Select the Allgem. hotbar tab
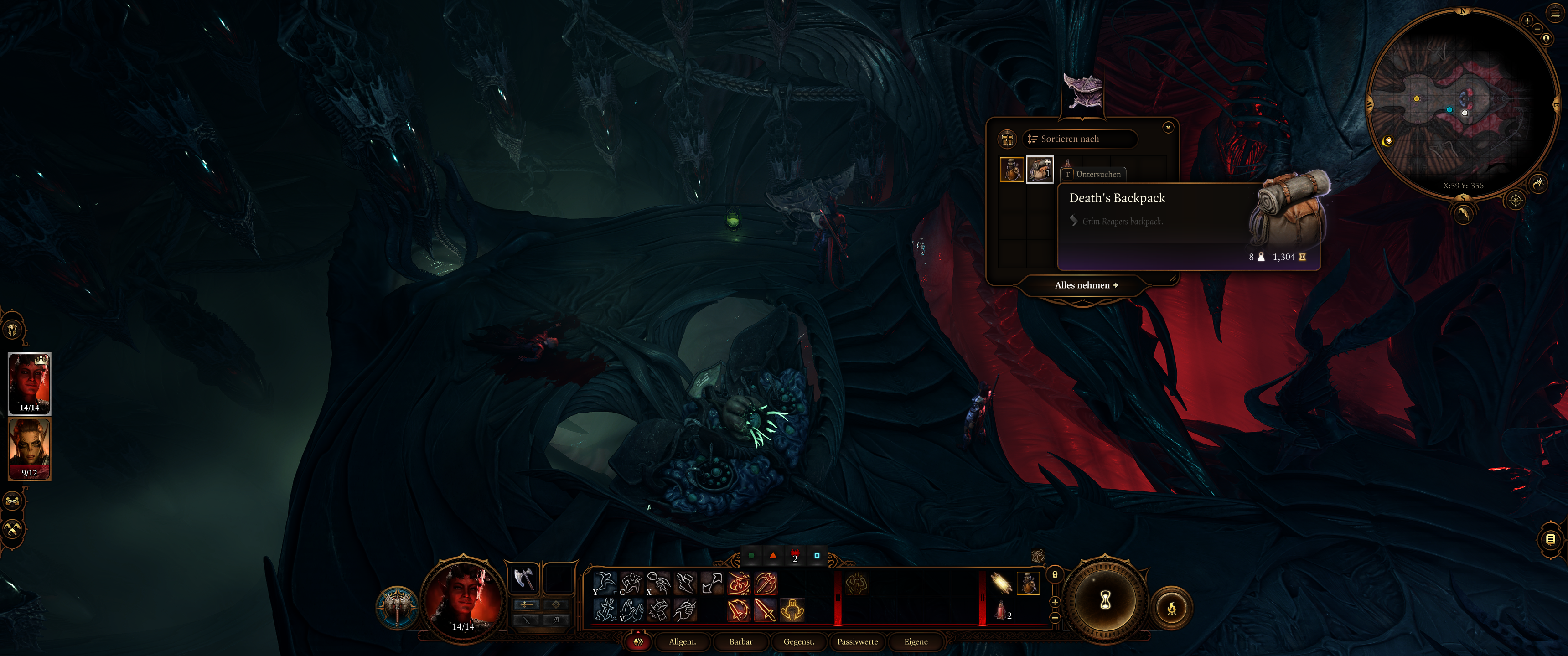This screenshot has width=1568, height=656. [x=682, y=641]
